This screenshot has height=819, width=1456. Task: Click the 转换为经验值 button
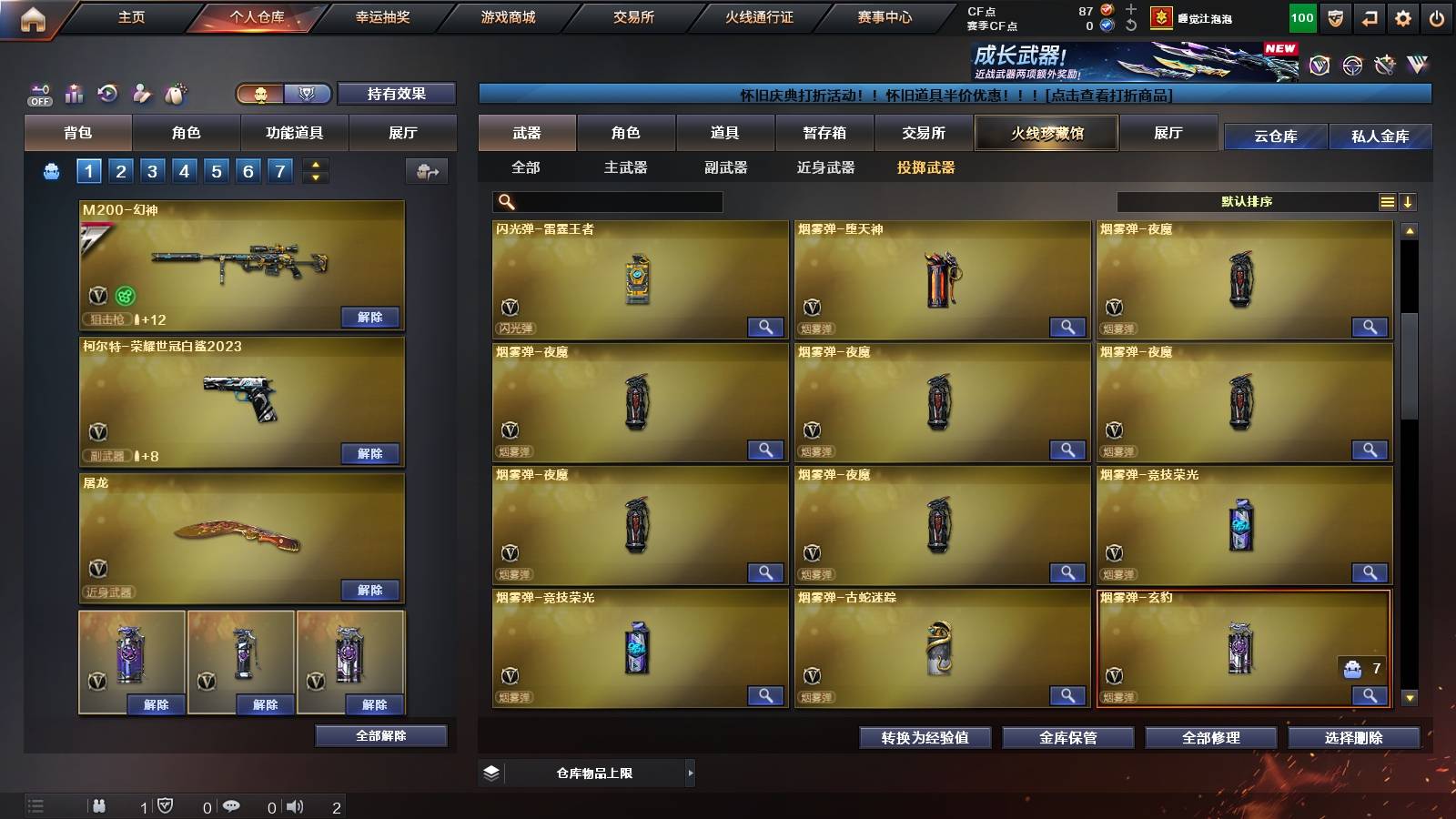(925, 739)
